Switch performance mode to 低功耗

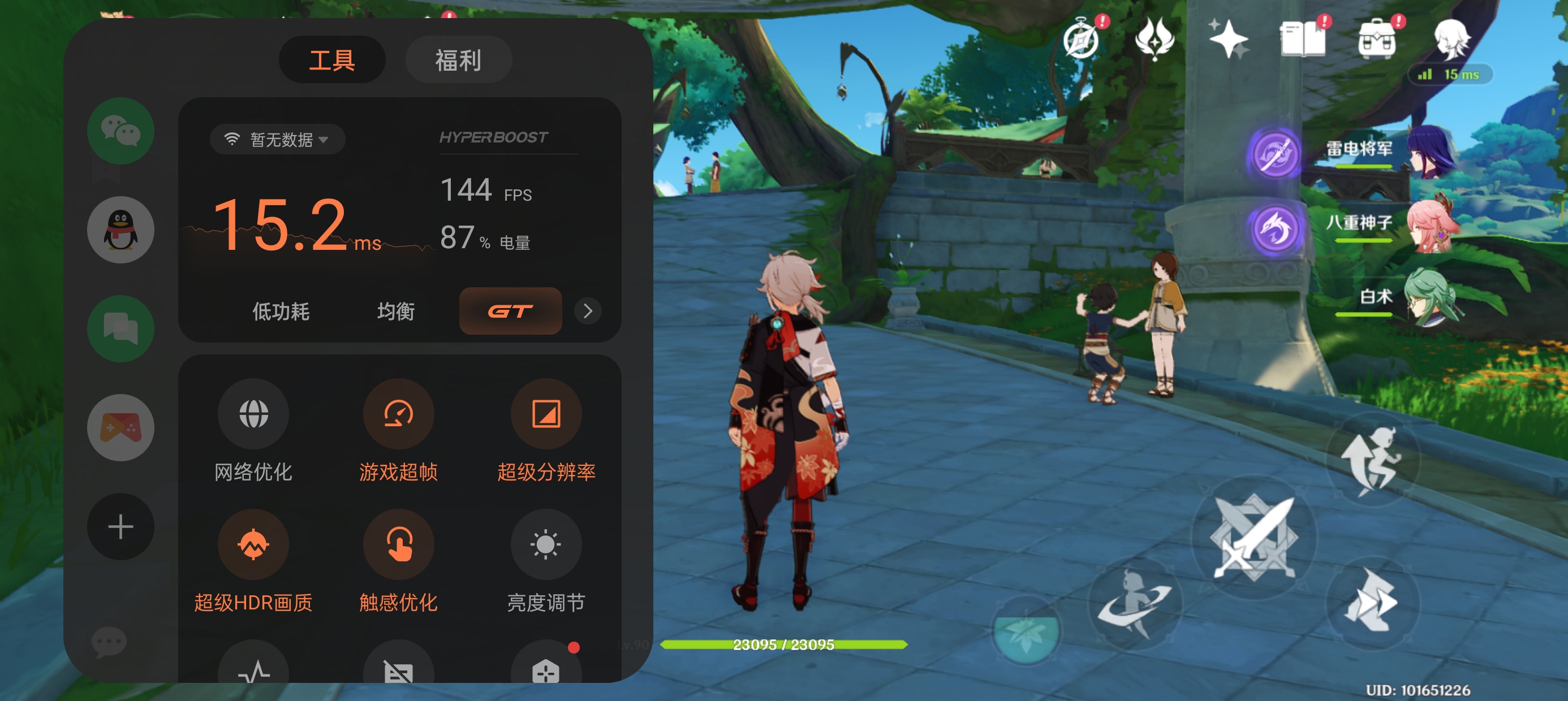(281, 311)
